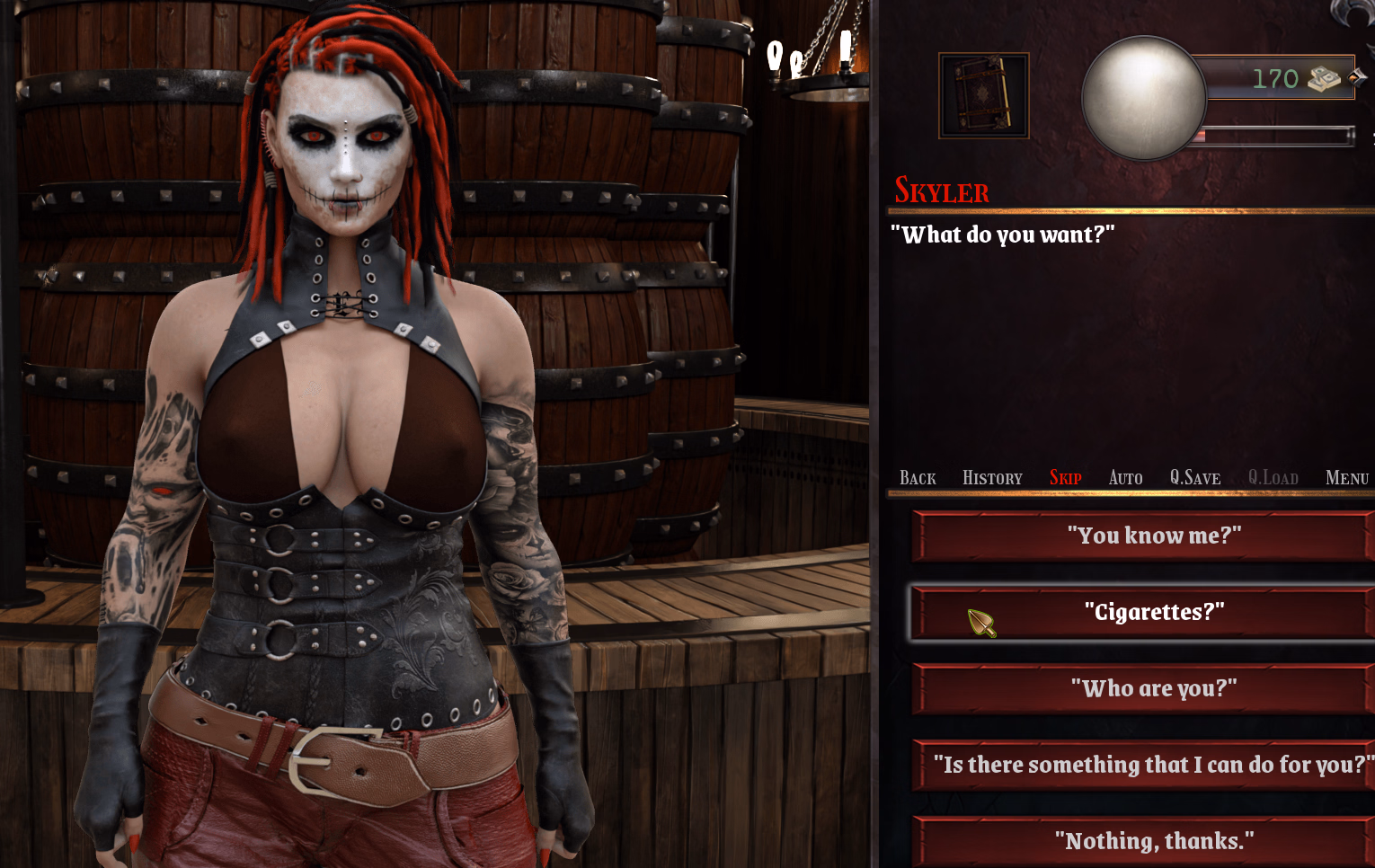Choose the "You know me?" reply
The height and width of the screenshot is (868, 1375).
tap(1154, 536)
